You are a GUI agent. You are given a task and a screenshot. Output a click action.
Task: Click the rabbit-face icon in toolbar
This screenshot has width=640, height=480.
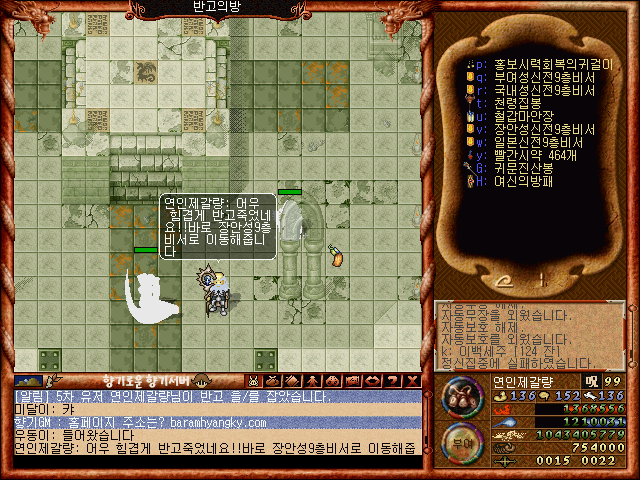(254, 381)
